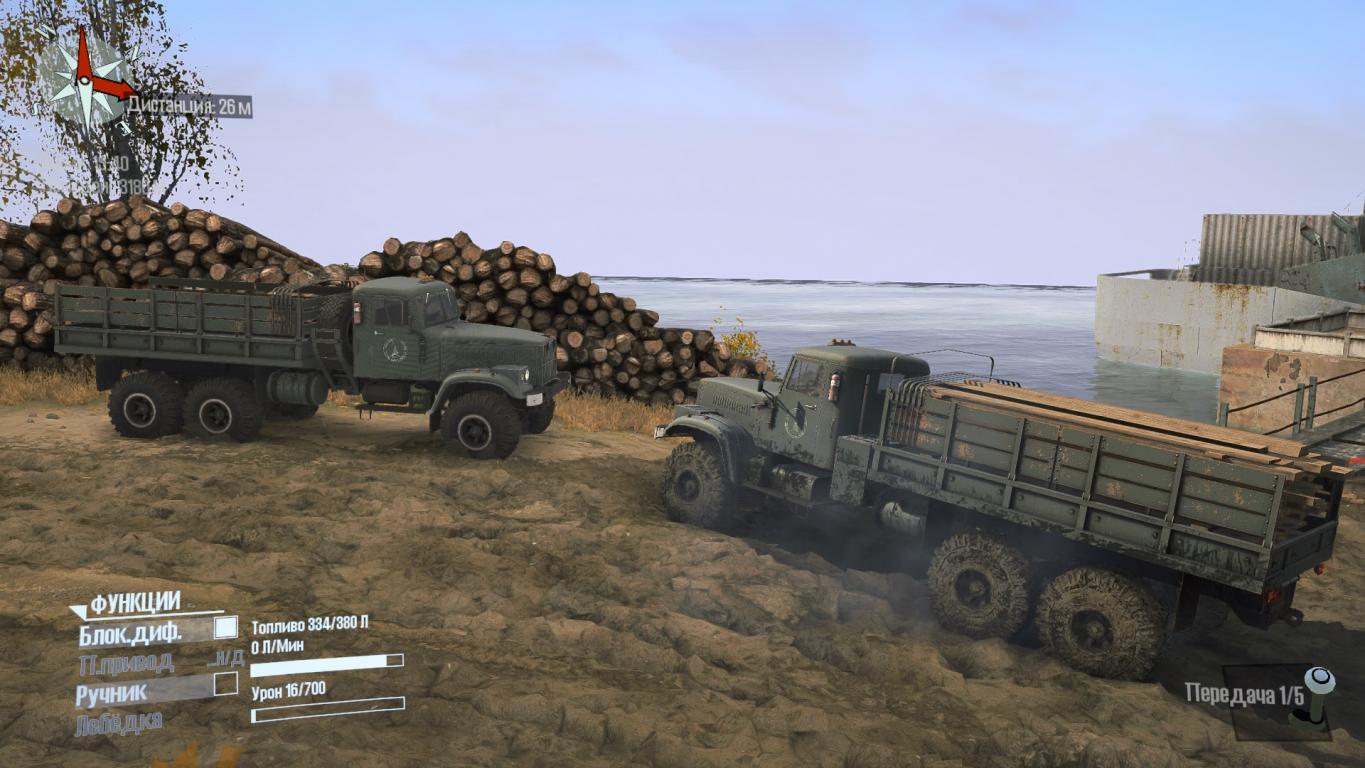Screen dimensions: 1365x768
Task: Toggle the Ручник handbrake checkbox
Action: point(226,684)
